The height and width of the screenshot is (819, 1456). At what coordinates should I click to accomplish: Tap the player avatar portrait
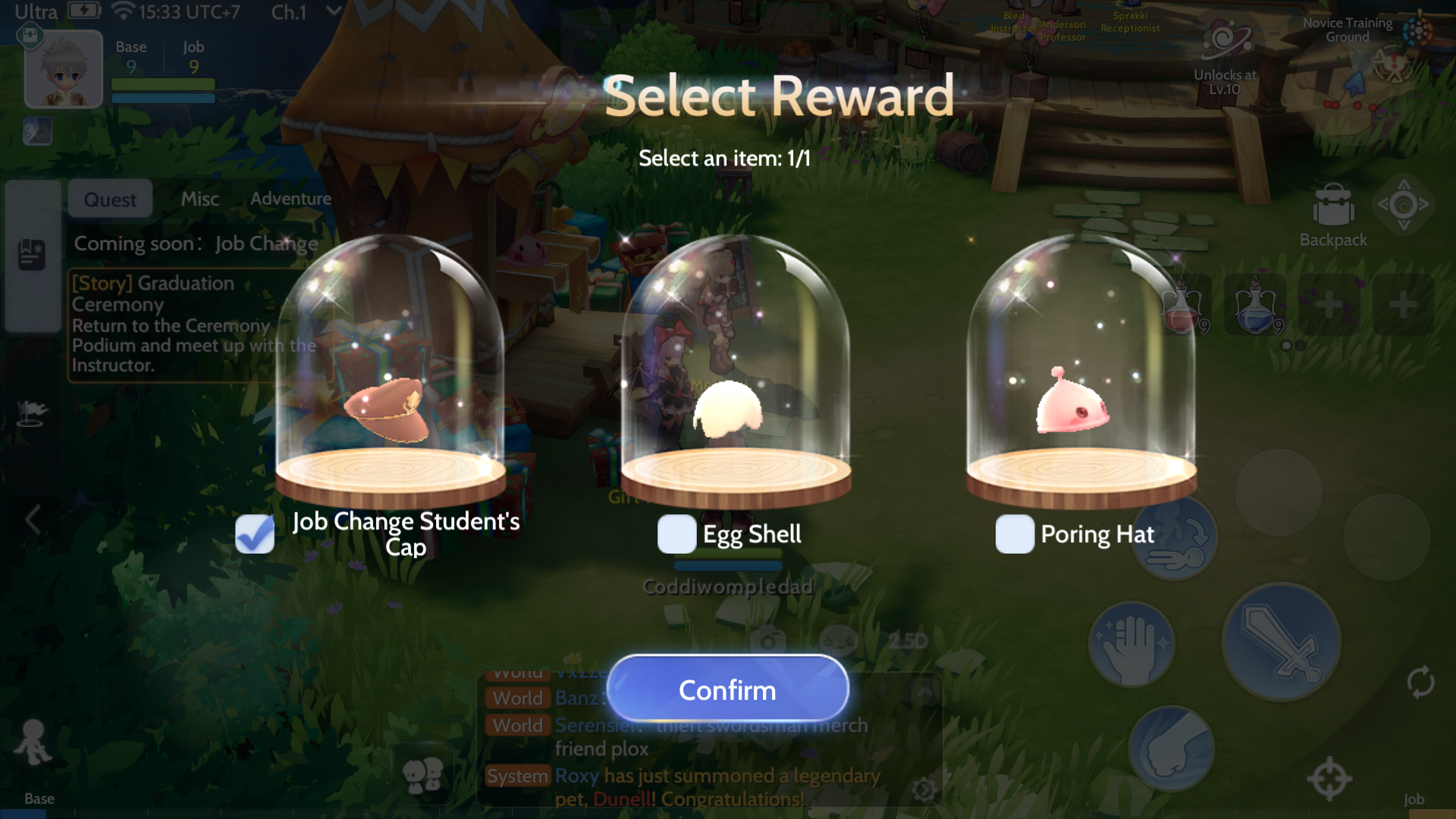coord(64,68)
